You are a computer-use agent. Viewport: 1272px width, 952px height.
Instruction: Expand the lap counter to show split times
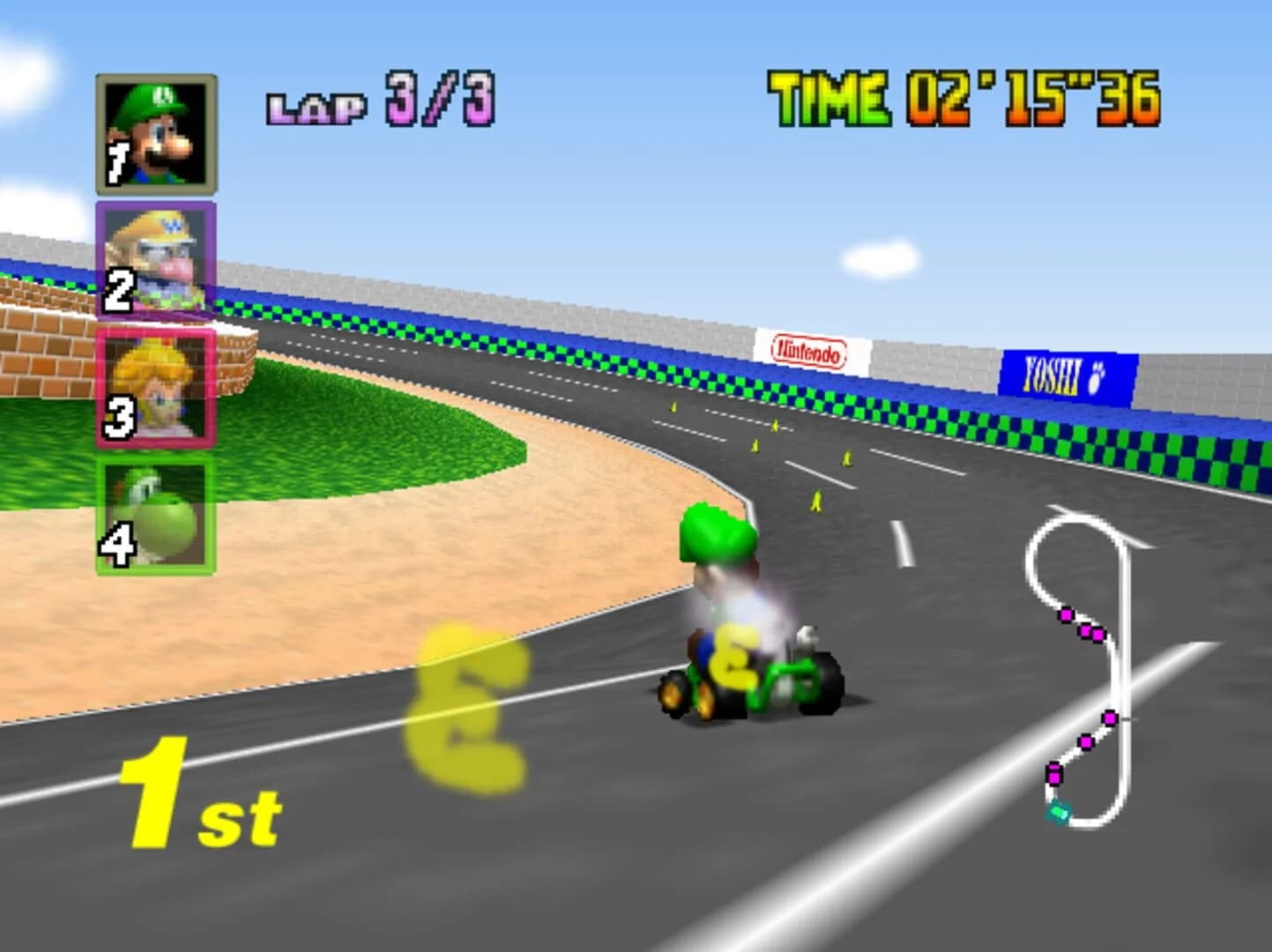point(379,101)
